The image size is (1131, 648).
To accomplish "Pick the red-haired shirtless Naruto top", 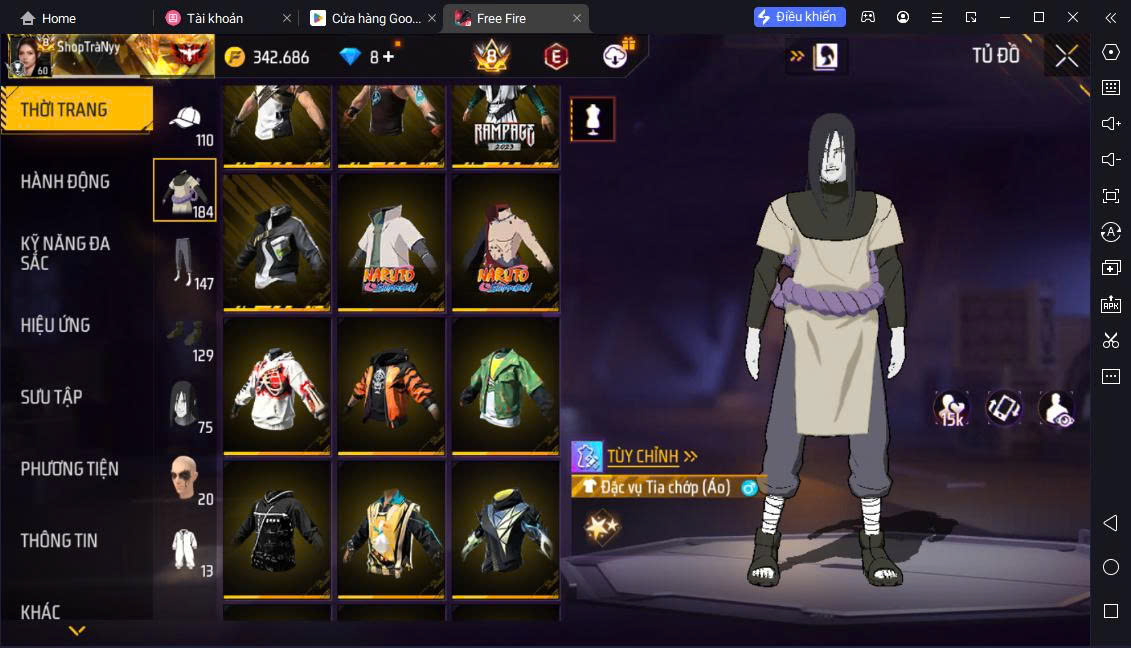I will pyautogui.click(x=505, y=243).
